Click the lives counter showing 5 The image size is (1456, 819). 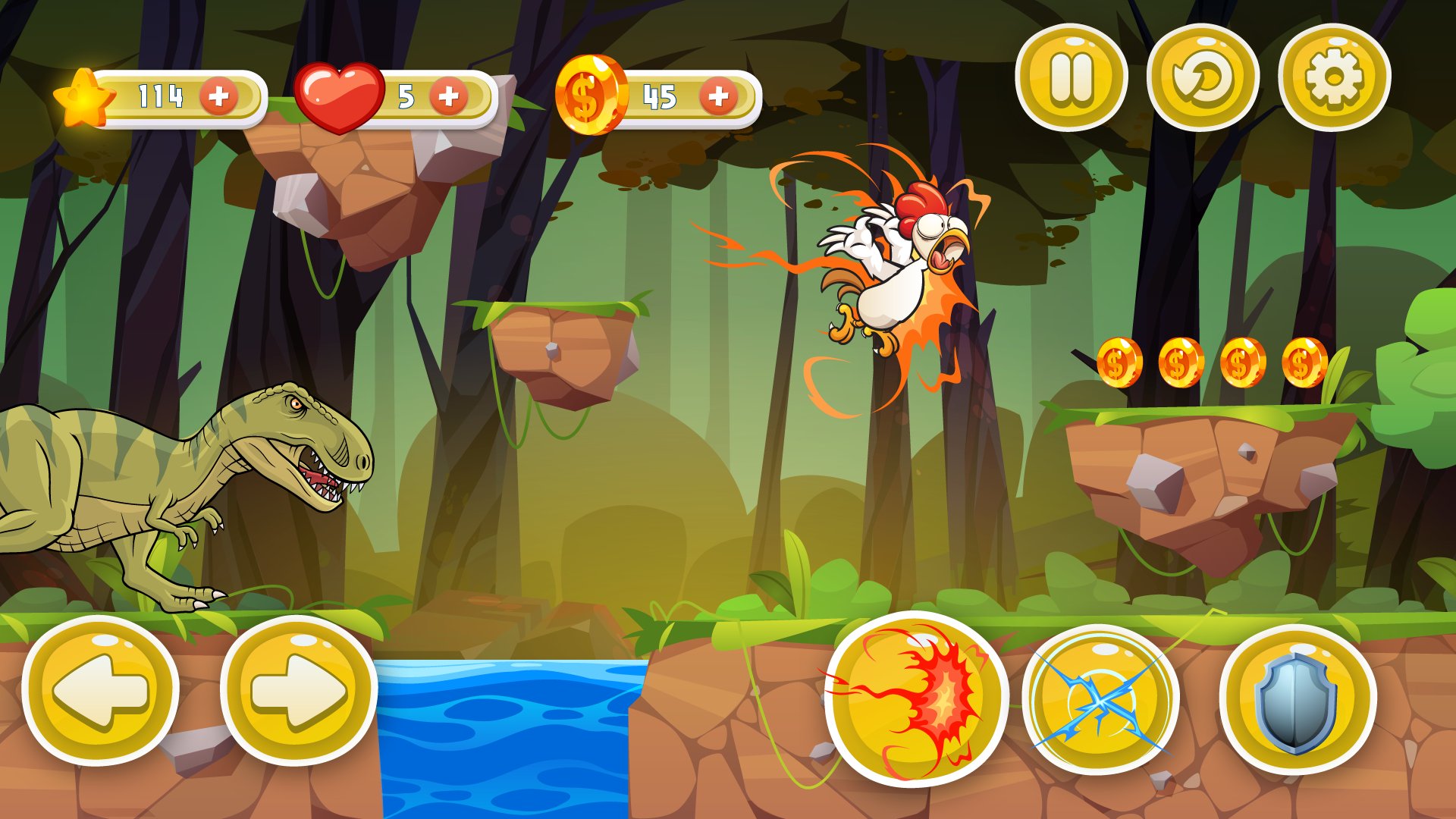407,96
